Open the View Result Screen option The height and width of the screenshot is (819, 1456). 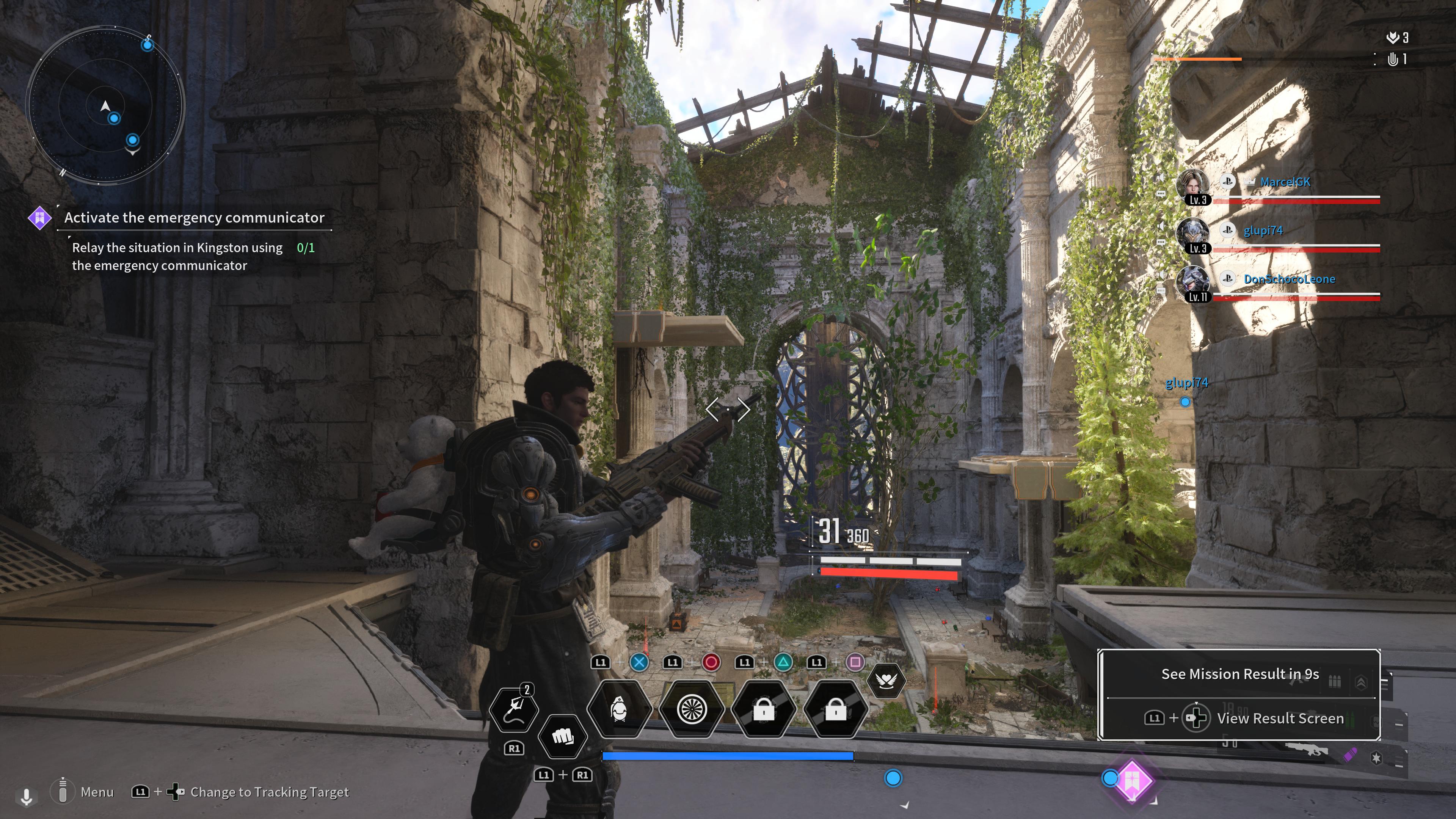coord(1280,719)
